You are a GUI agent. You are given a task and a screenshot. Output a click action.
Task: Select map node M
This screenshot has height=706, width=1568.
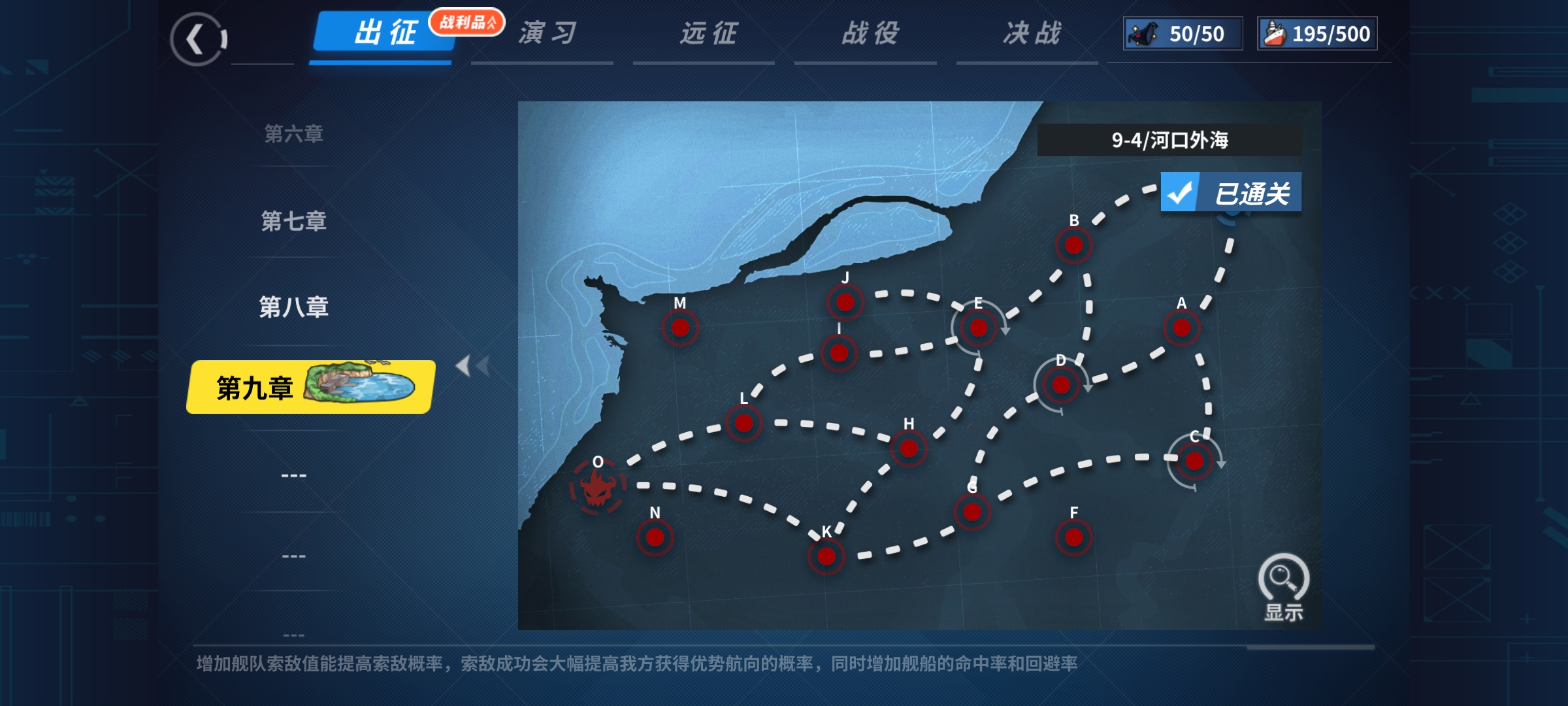point(680,328)
